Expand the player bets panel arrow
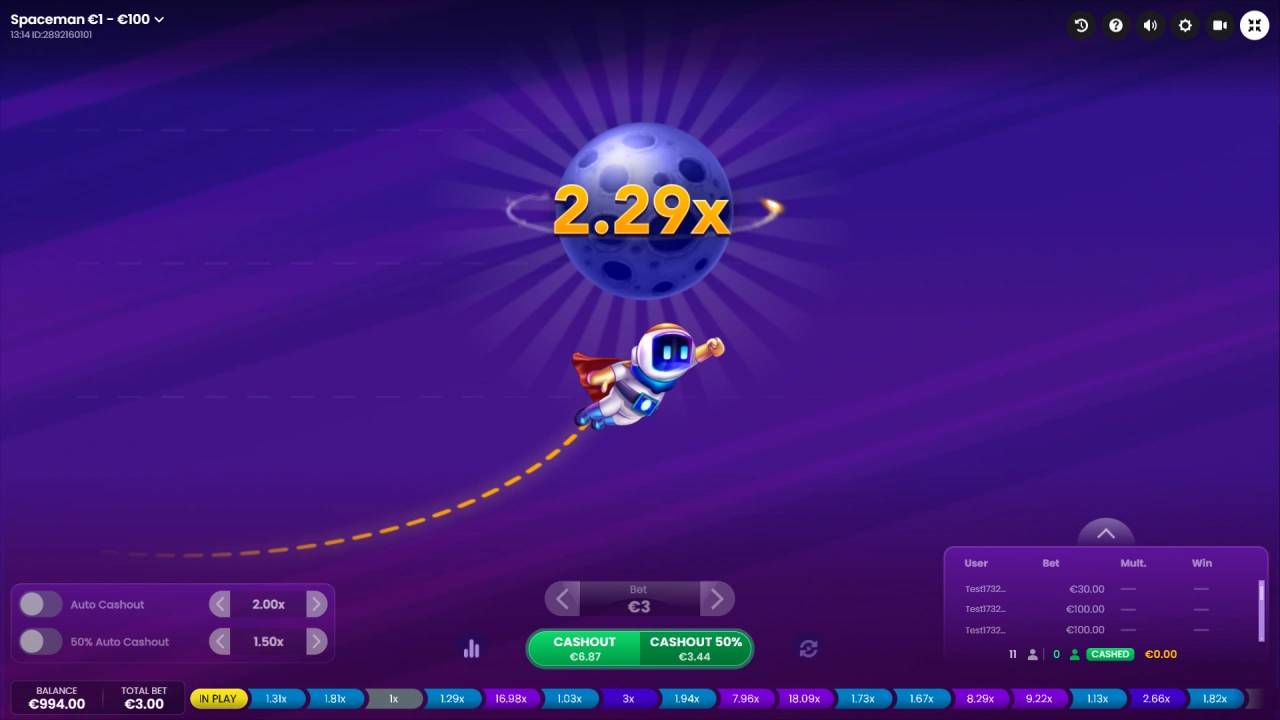 tap(1106, 534)
